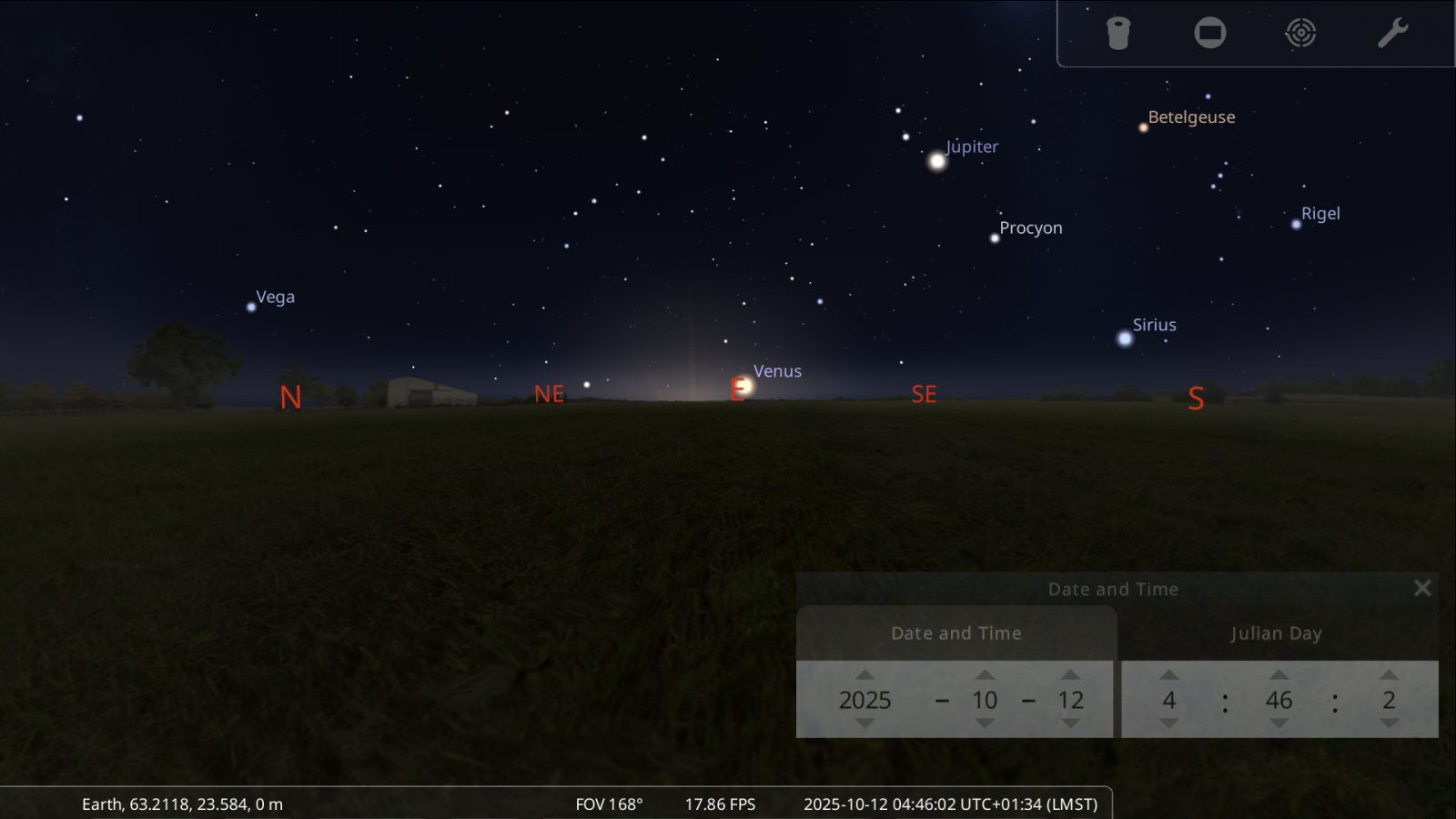The width and height of the screenshot is (1456, 819).
Task: Increment the seconds value with up arrow
Action: (x=1390, y=675)
